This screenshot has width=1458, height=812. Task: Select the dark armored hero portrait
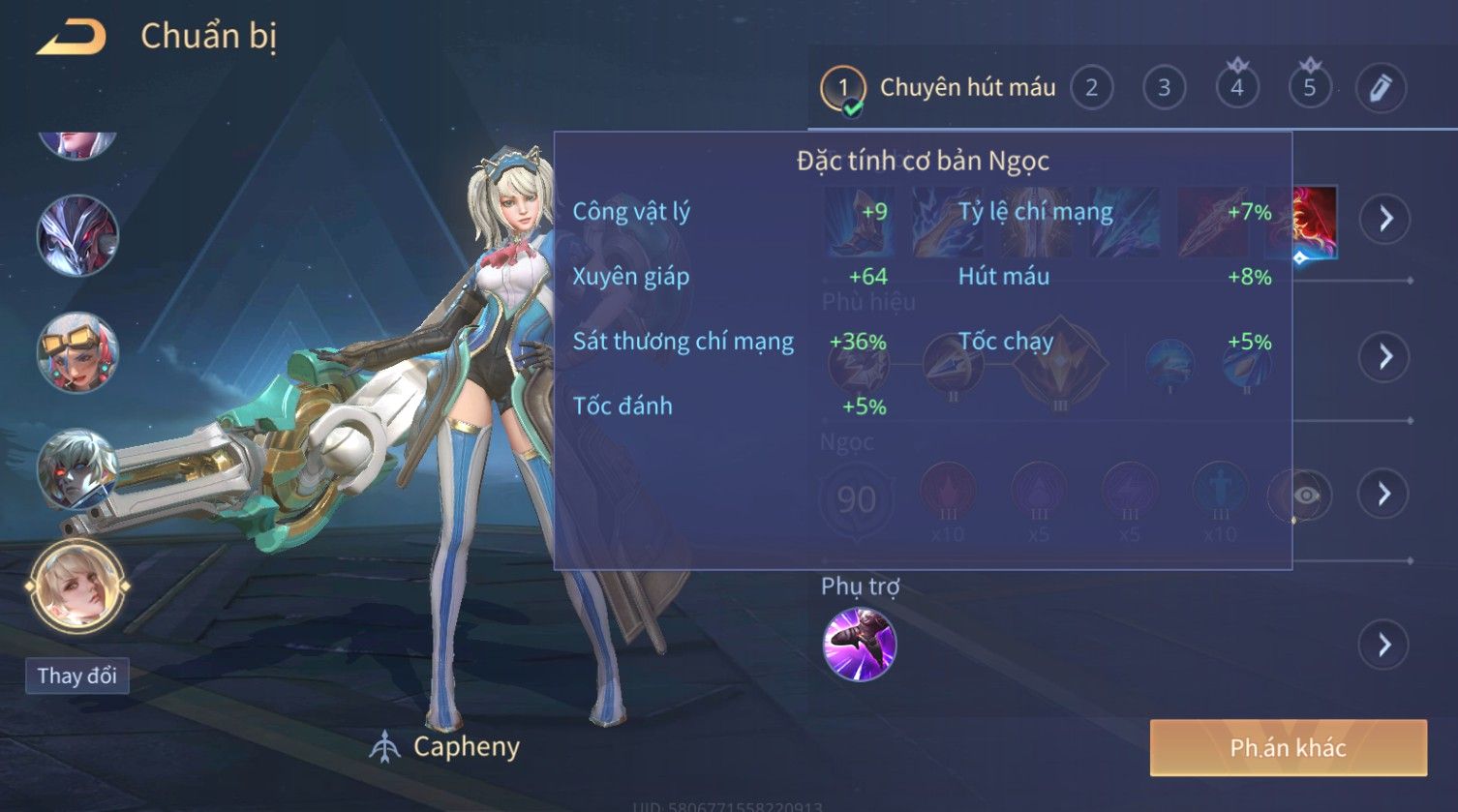[77, 235]
